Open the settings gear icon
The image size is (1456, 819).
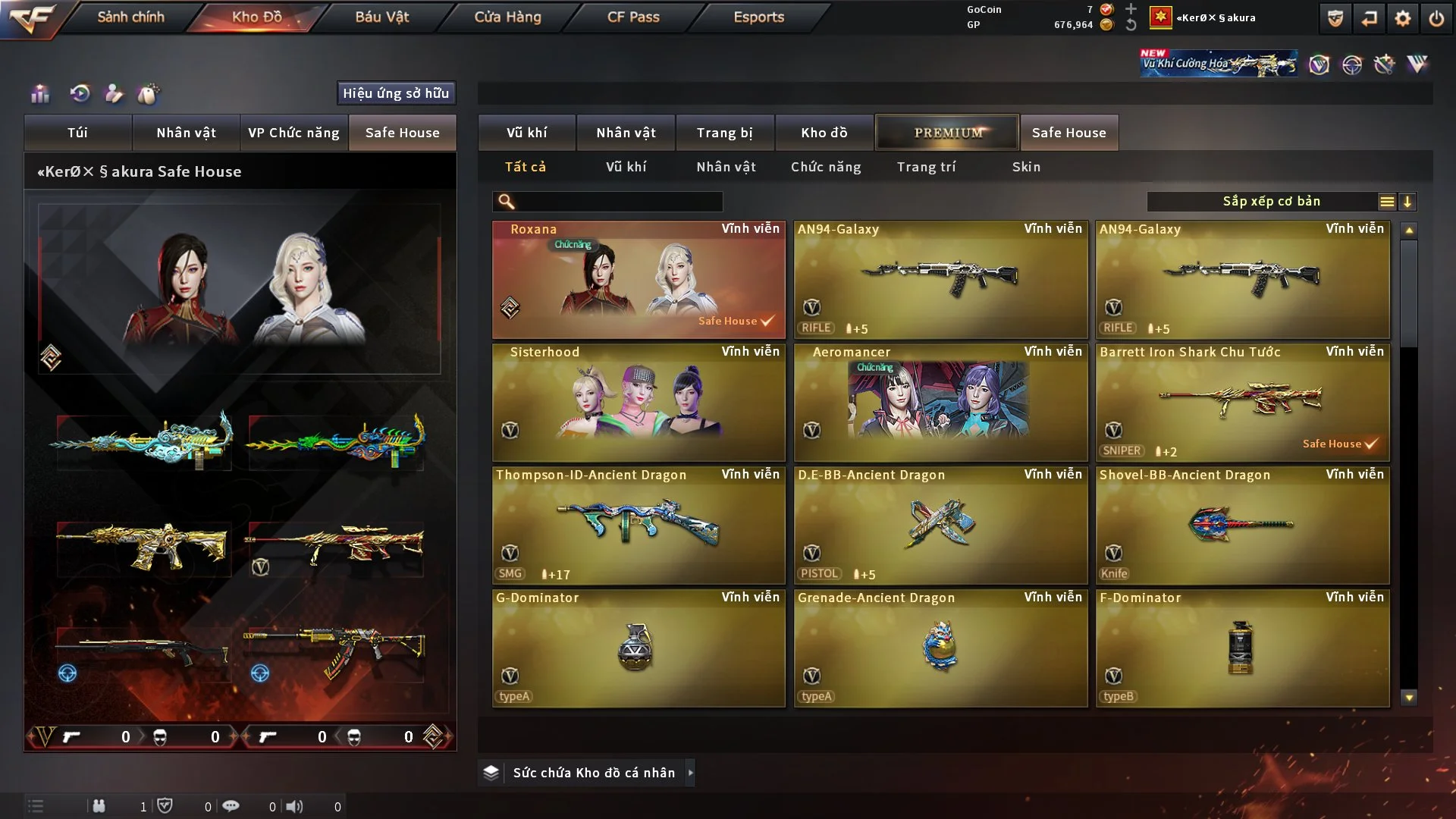click(x=1402, y=18)
